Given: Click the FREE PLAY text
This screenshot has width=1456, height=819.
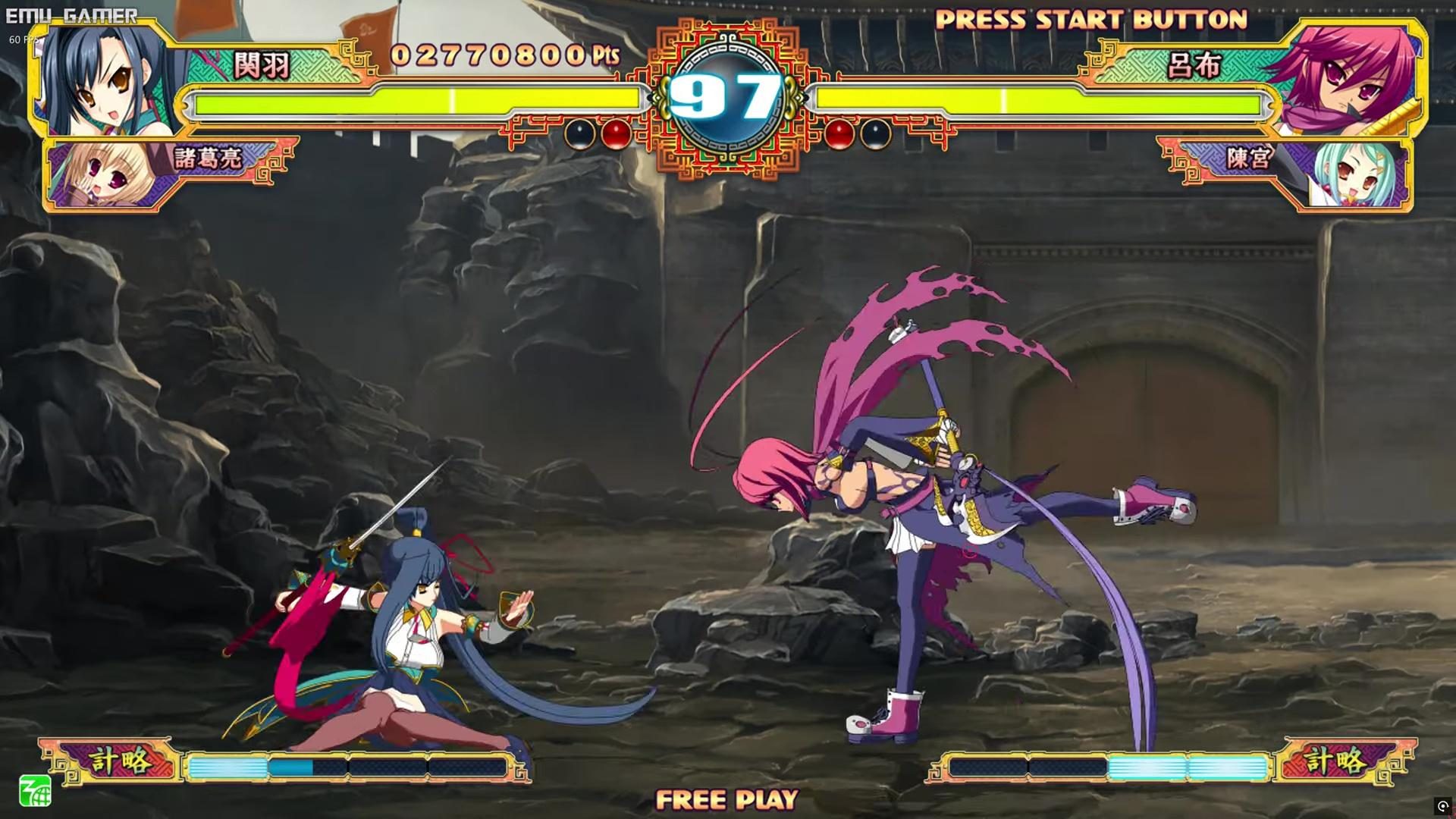Looking at the screenshot, I should point(728,799).
